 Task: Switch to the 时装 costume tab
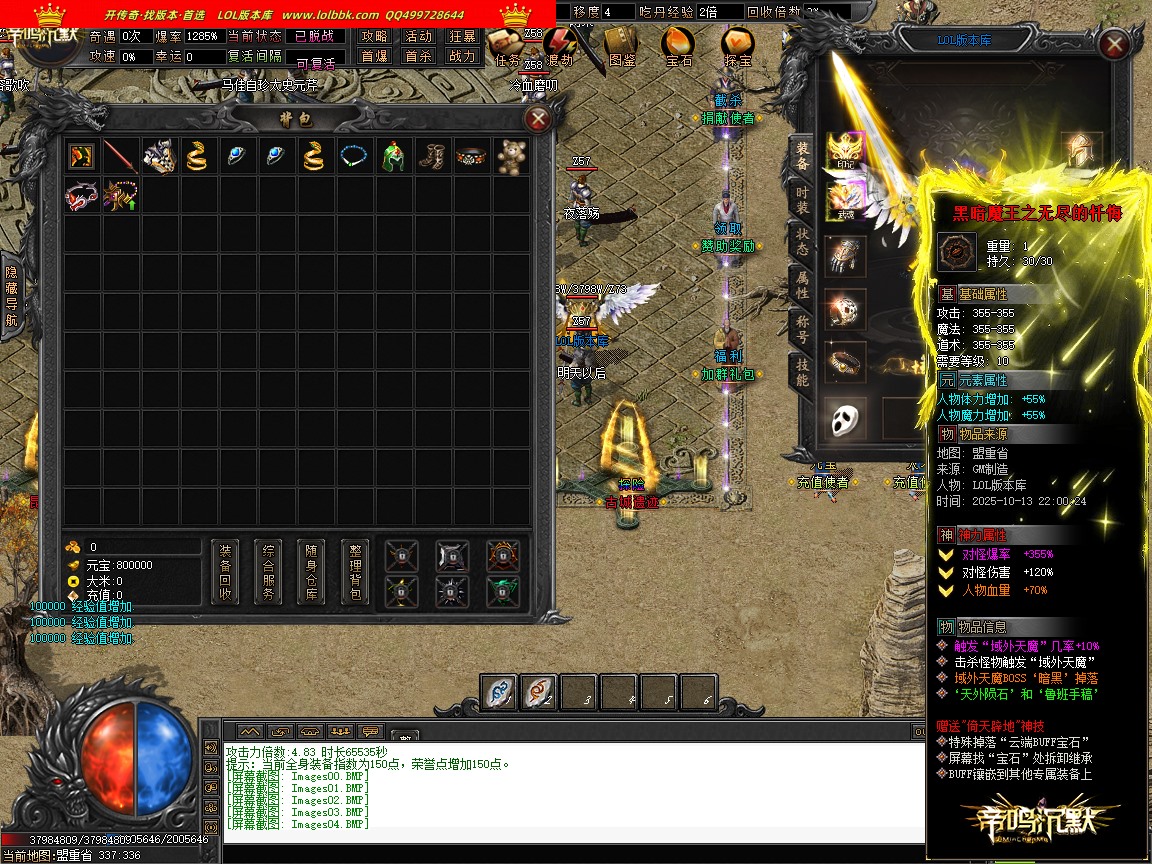coord(802,200)
